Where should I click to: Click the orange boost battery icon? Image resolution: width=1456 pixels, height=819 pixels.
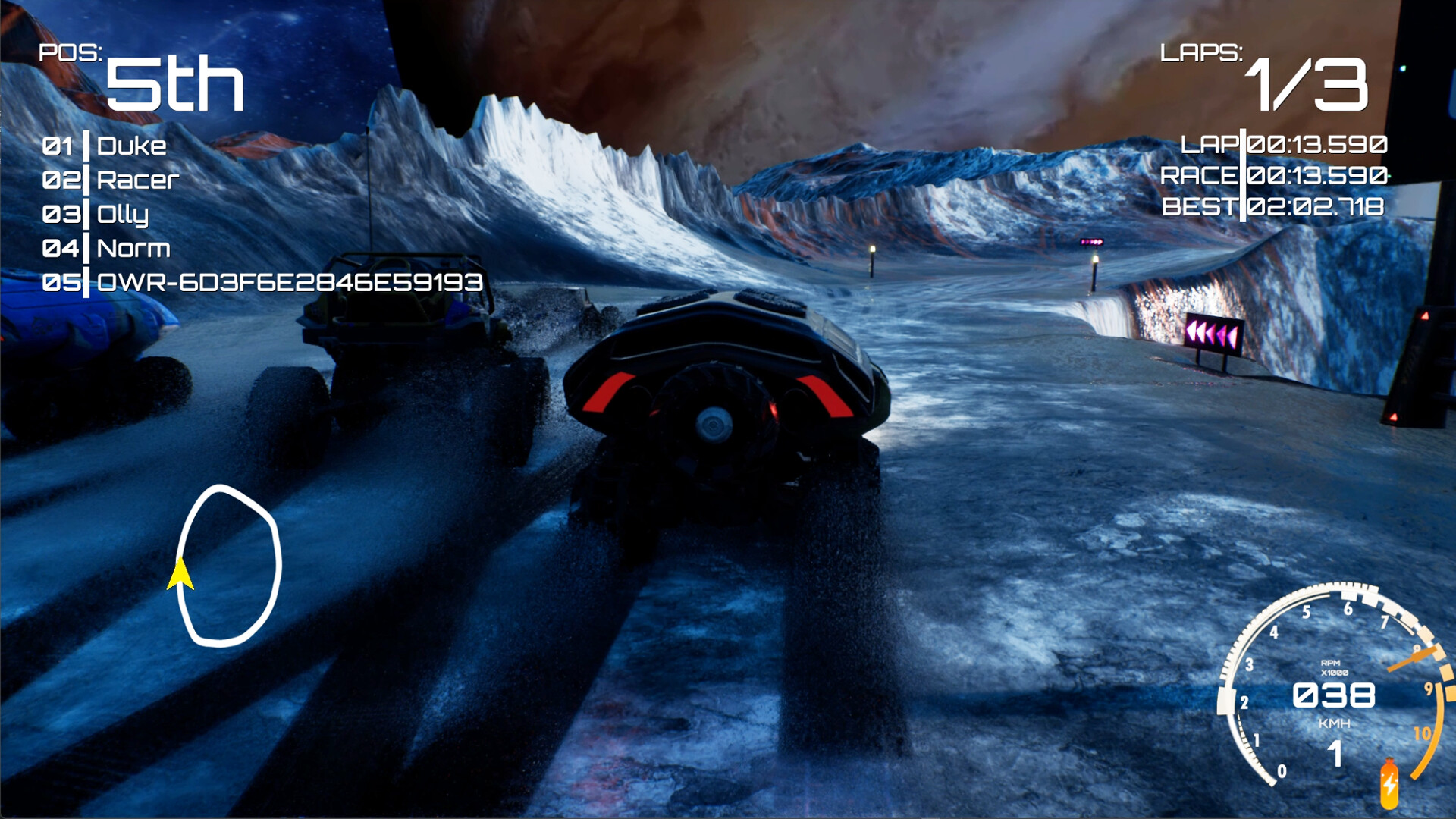coord(1389,784)
